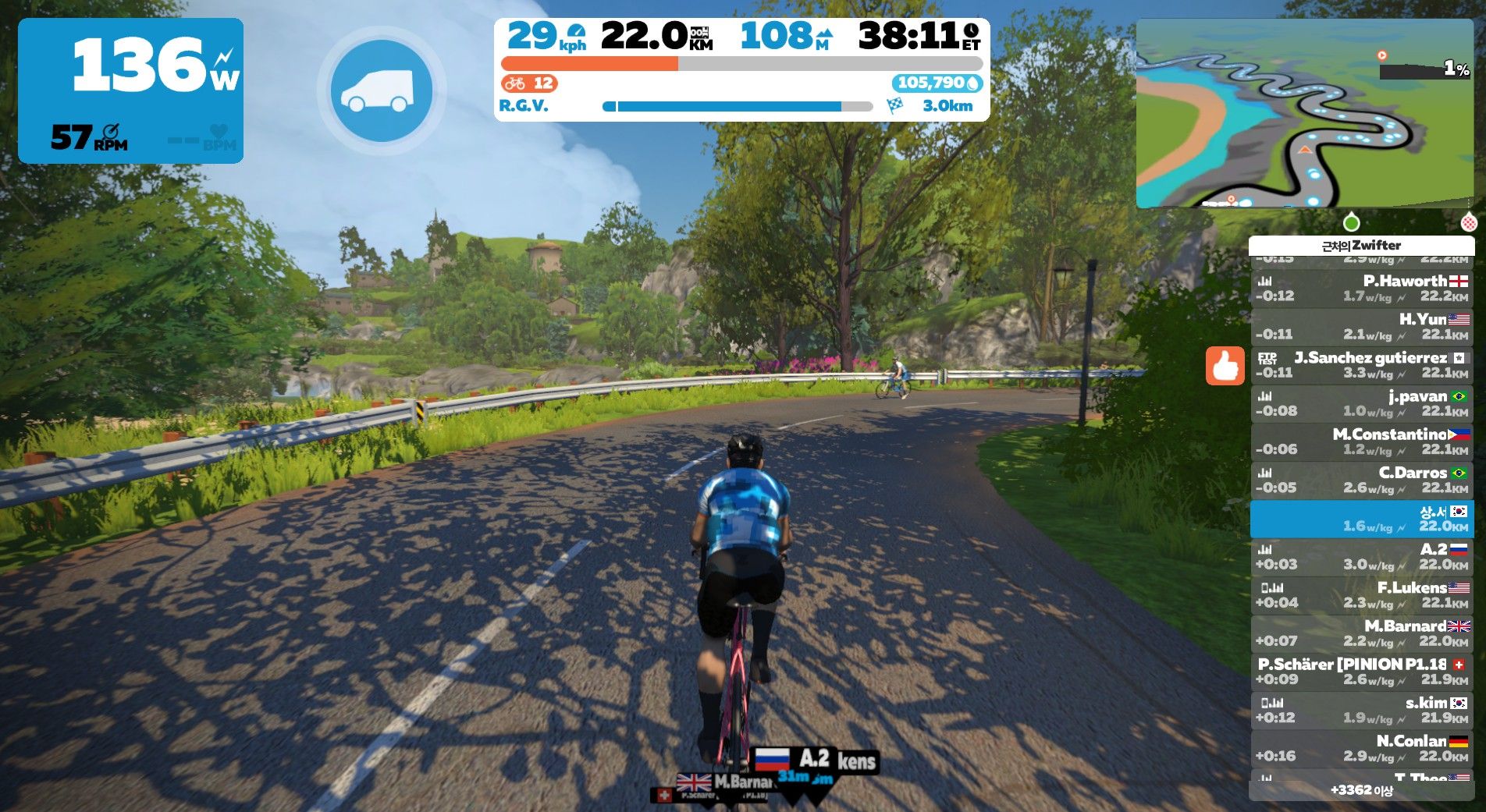Choose rider H.Yun from the list

tap(1361, 326)
